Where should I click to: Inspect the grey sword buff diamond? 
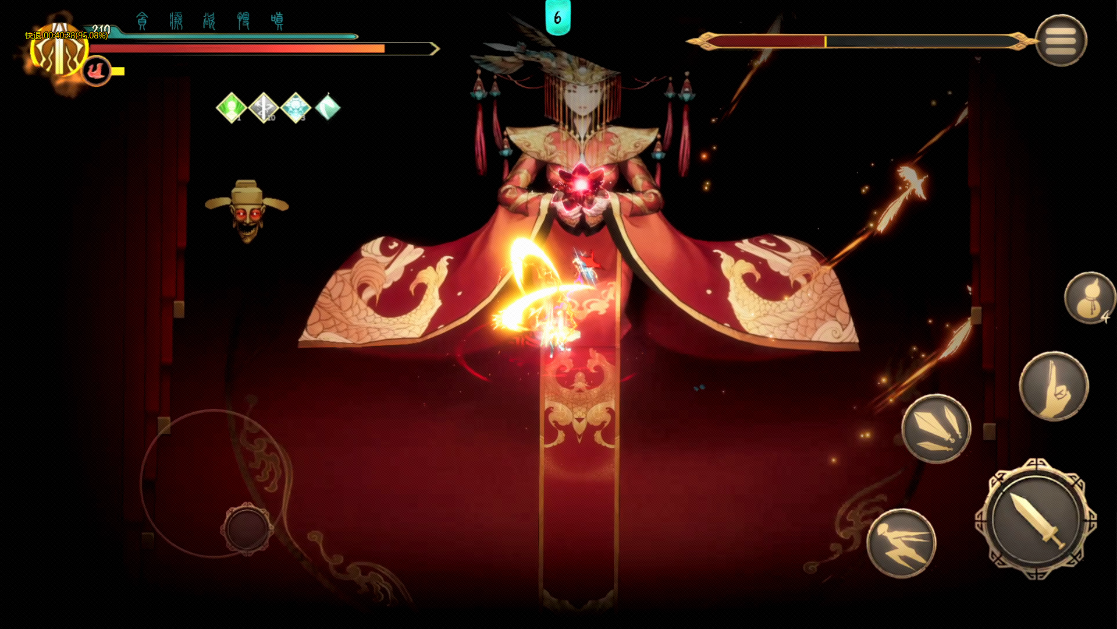[264, 107]
